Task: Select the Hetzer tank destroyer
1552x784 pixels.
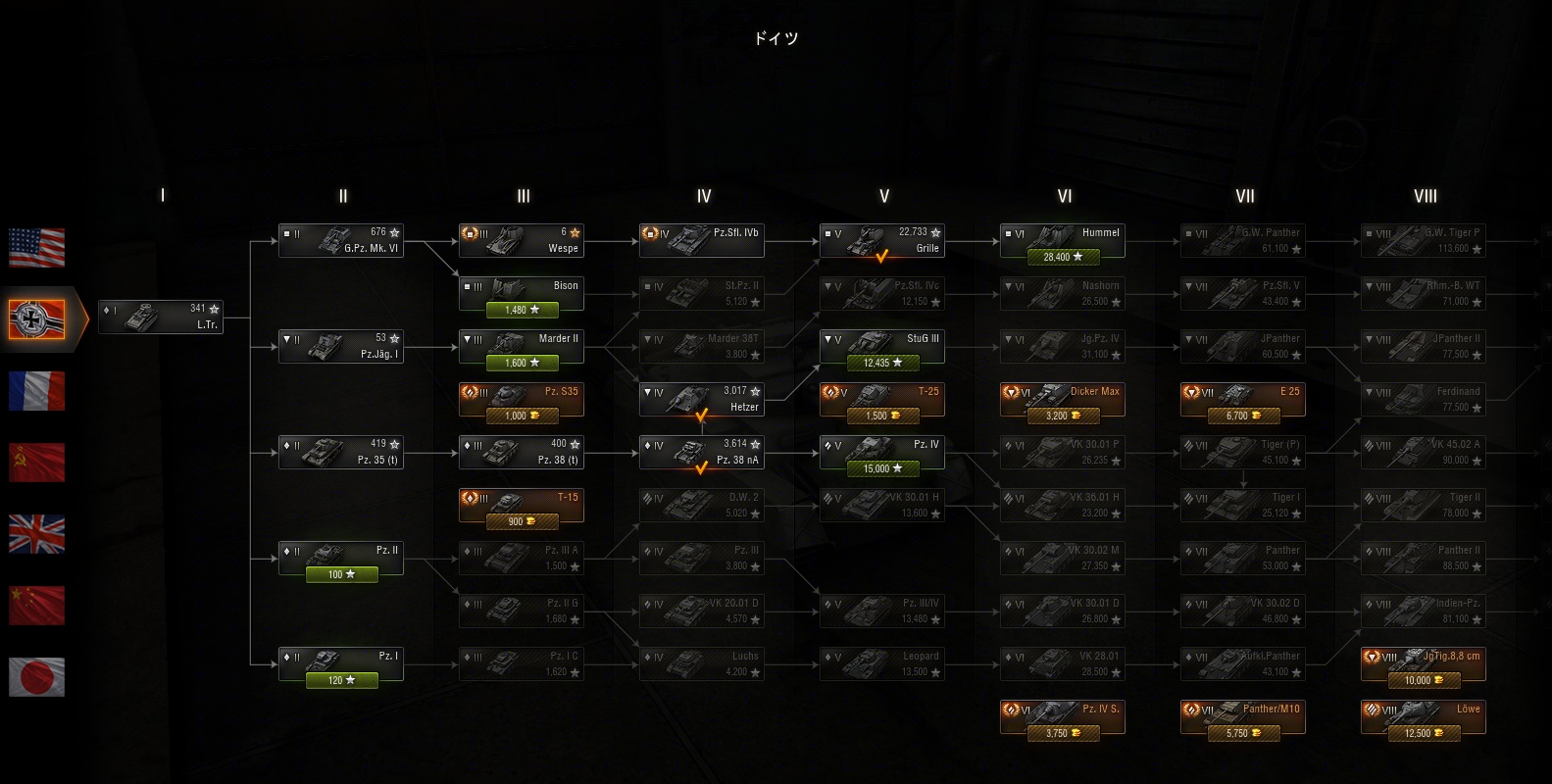Action: pos(702,399)
